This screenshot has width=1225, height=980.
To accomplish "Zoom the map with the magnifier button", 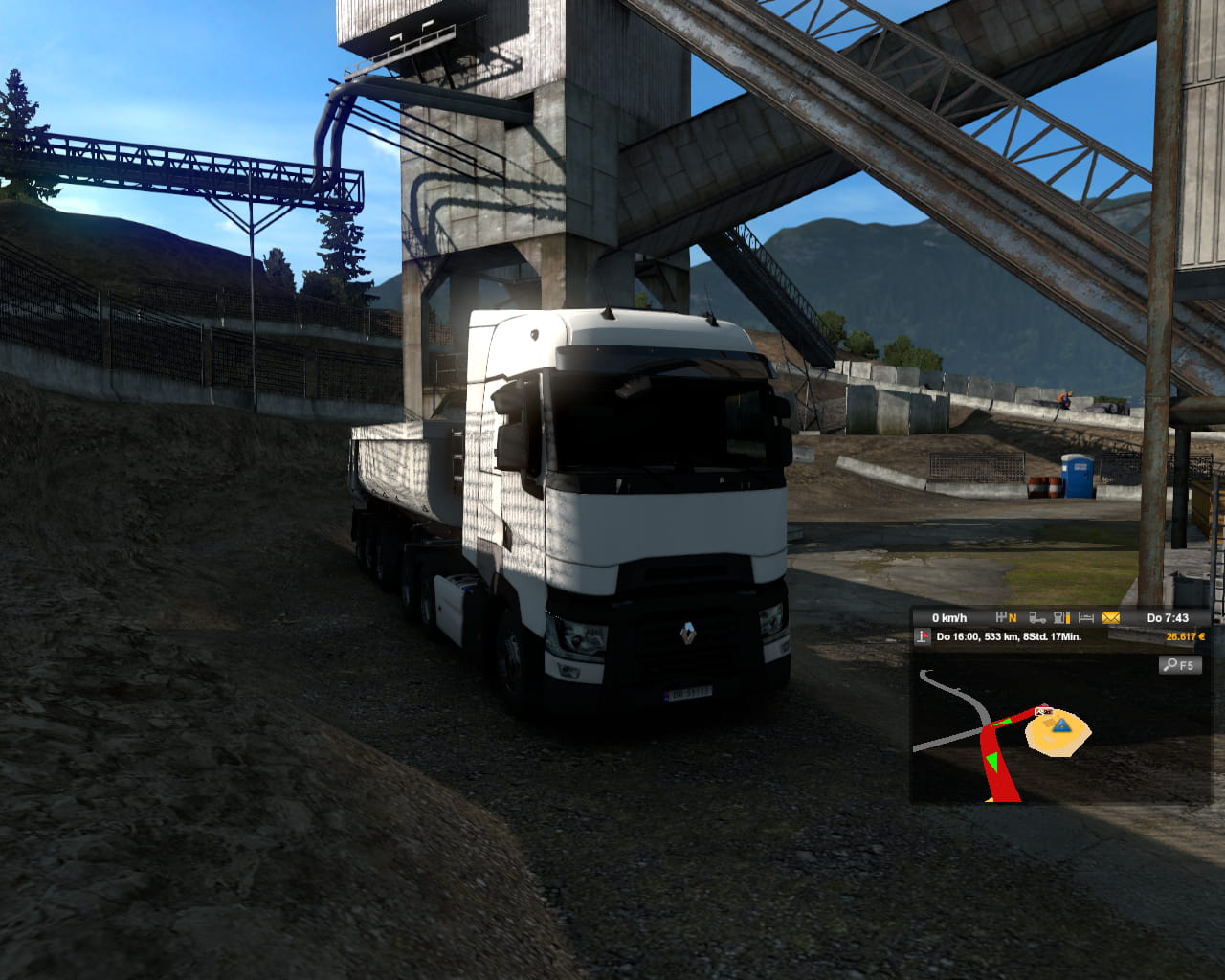I will [1179, 665].
